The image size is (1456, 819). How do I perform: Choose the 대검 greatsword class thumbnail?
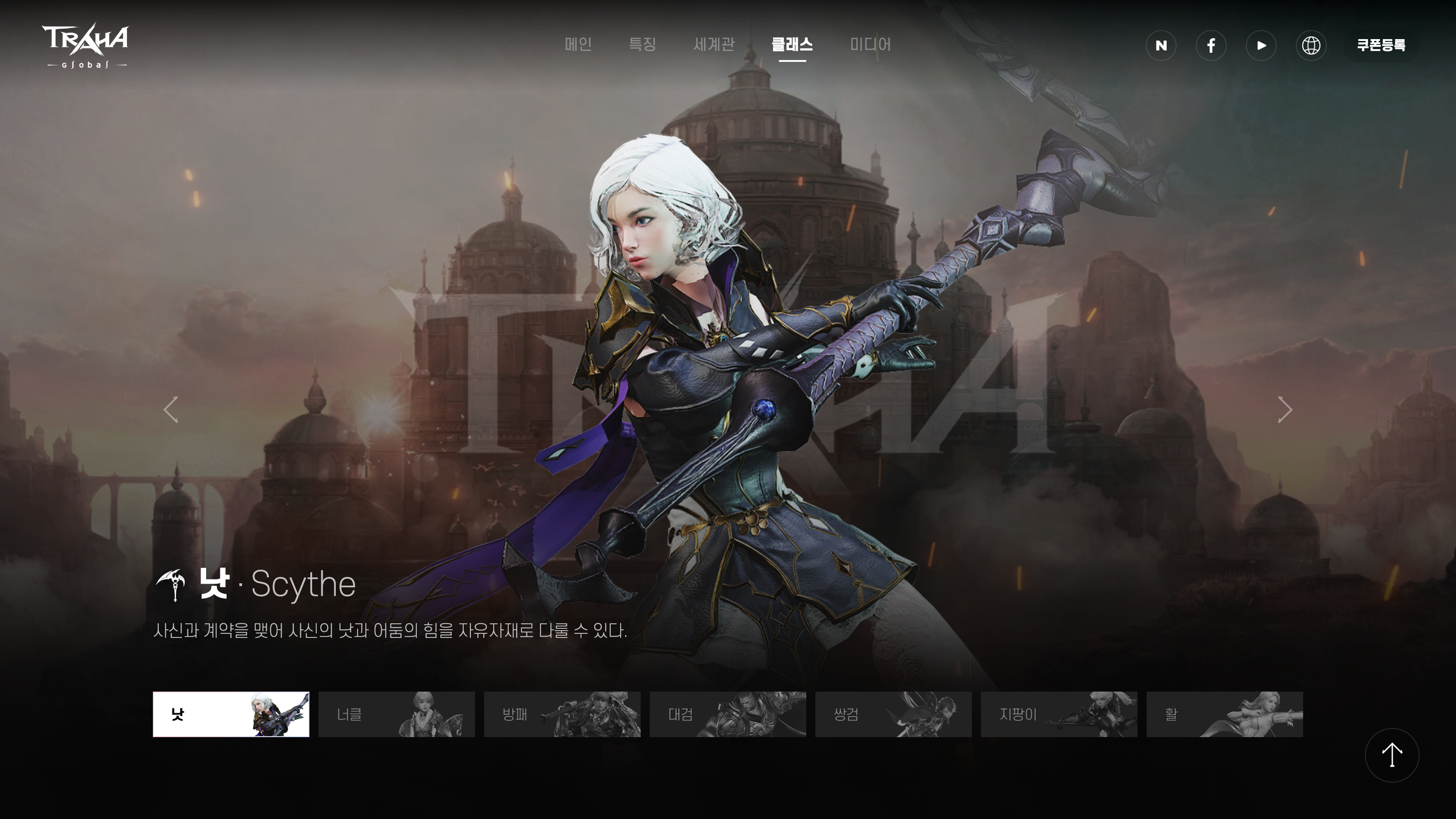pos(728,714)
